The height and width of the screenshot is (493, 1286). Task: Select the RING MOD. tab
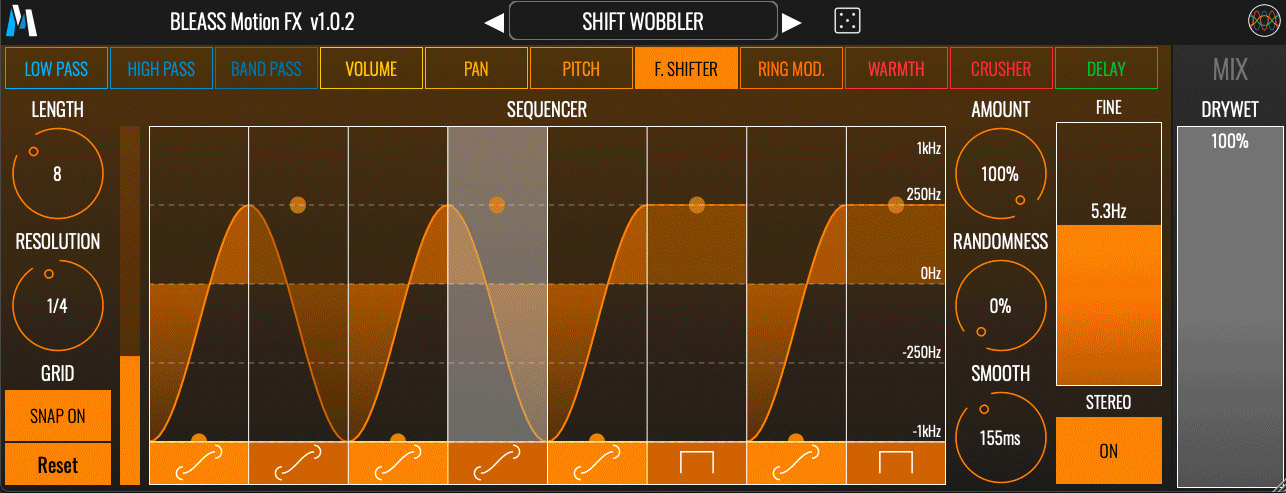click(791, 69)
